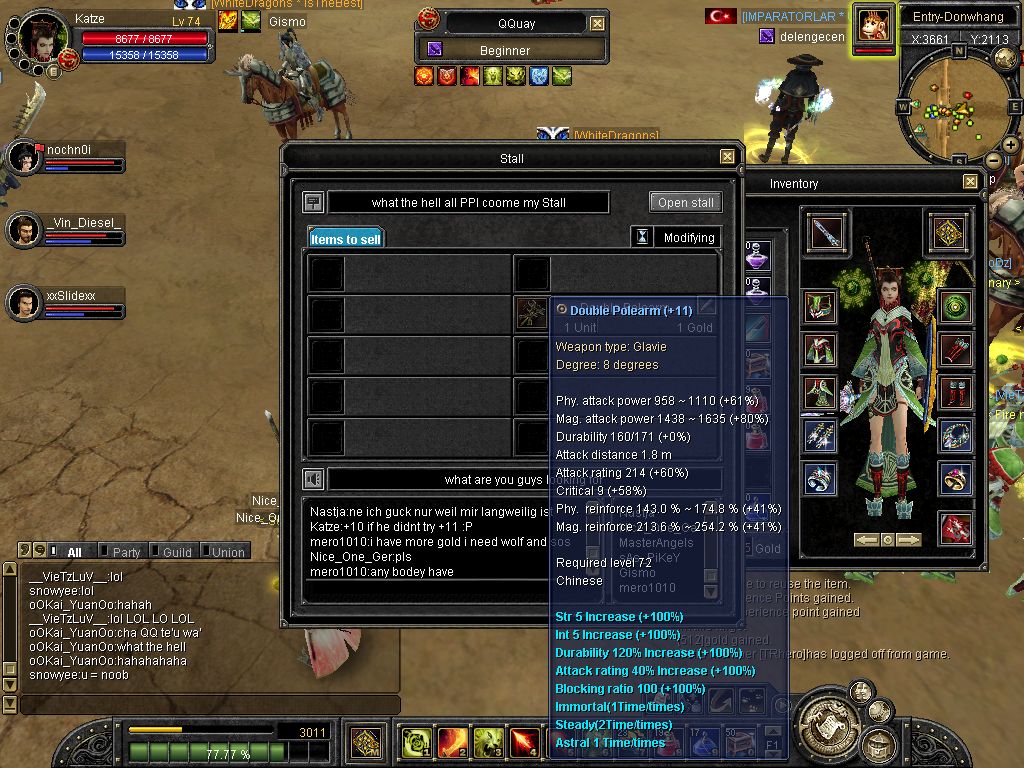Click the Modifying button in the stall
The height and width of the screenshot is (768, 1024).
(x=688, y=238)
